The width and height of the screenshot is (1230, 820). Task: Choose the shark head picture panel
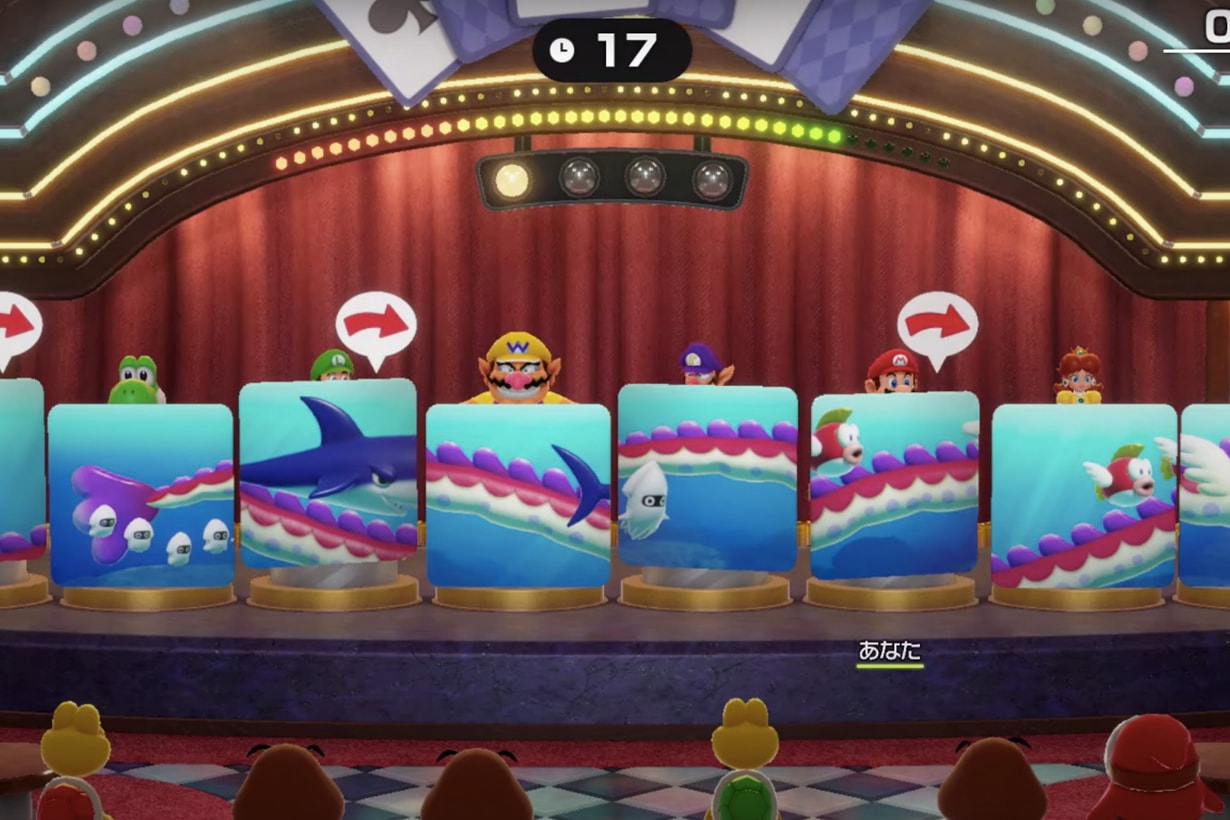click(x=327, y=474)
